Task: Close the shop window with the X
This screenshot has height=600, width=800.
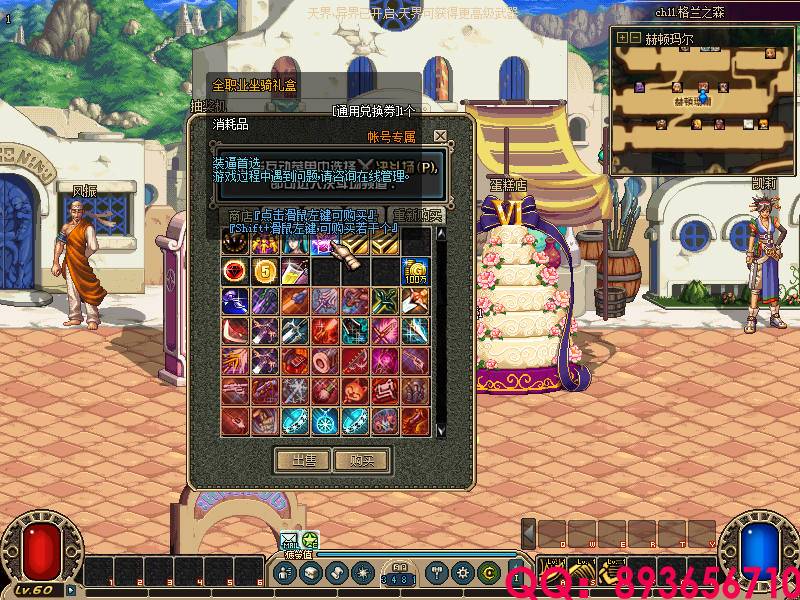Action: [x=440, y=136]
